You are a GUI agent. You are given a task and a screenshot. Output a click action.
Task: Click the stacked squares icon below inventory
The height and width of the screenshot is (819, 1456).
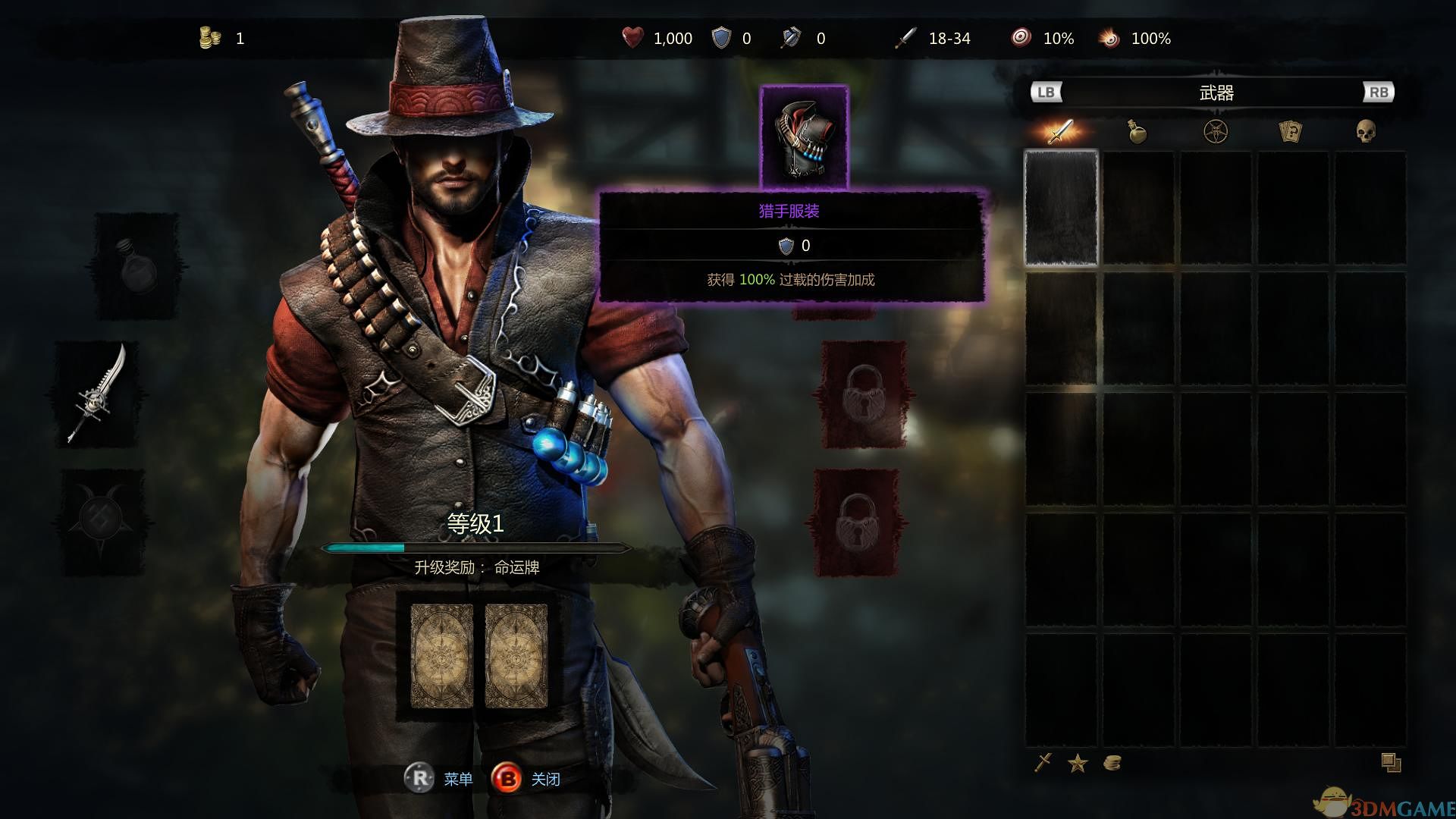pyautogui.click(x=1391, y=762)
